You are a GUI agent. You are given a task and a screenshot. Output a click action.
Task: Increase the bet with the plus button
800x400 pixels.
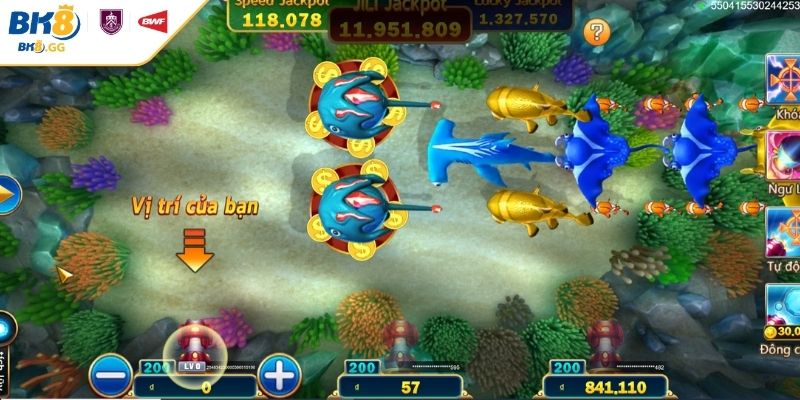pos(281,376)
